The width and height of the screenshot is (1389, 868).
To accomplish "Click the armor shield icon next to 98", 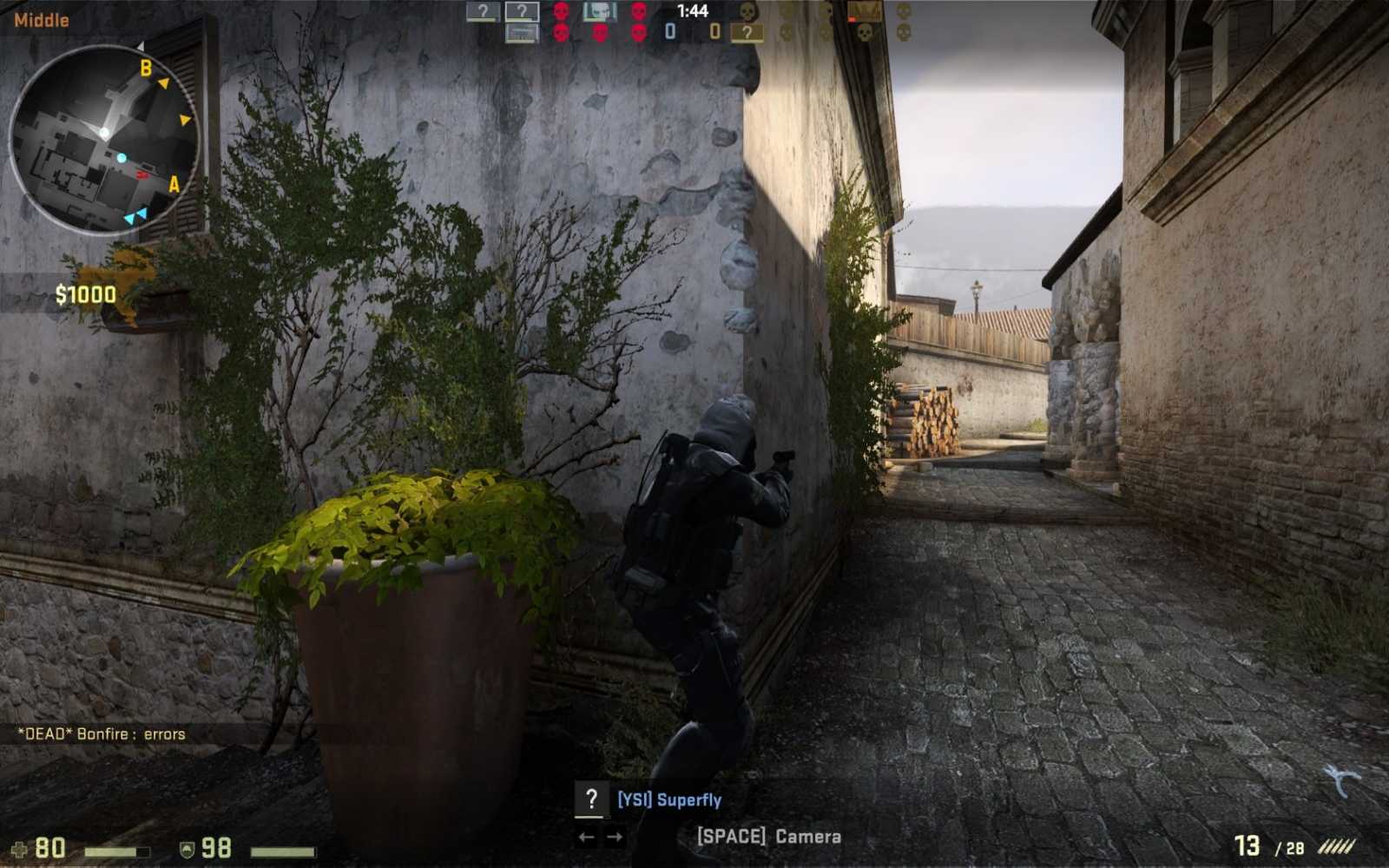I will pyautogui.click(x=187, y=849).
